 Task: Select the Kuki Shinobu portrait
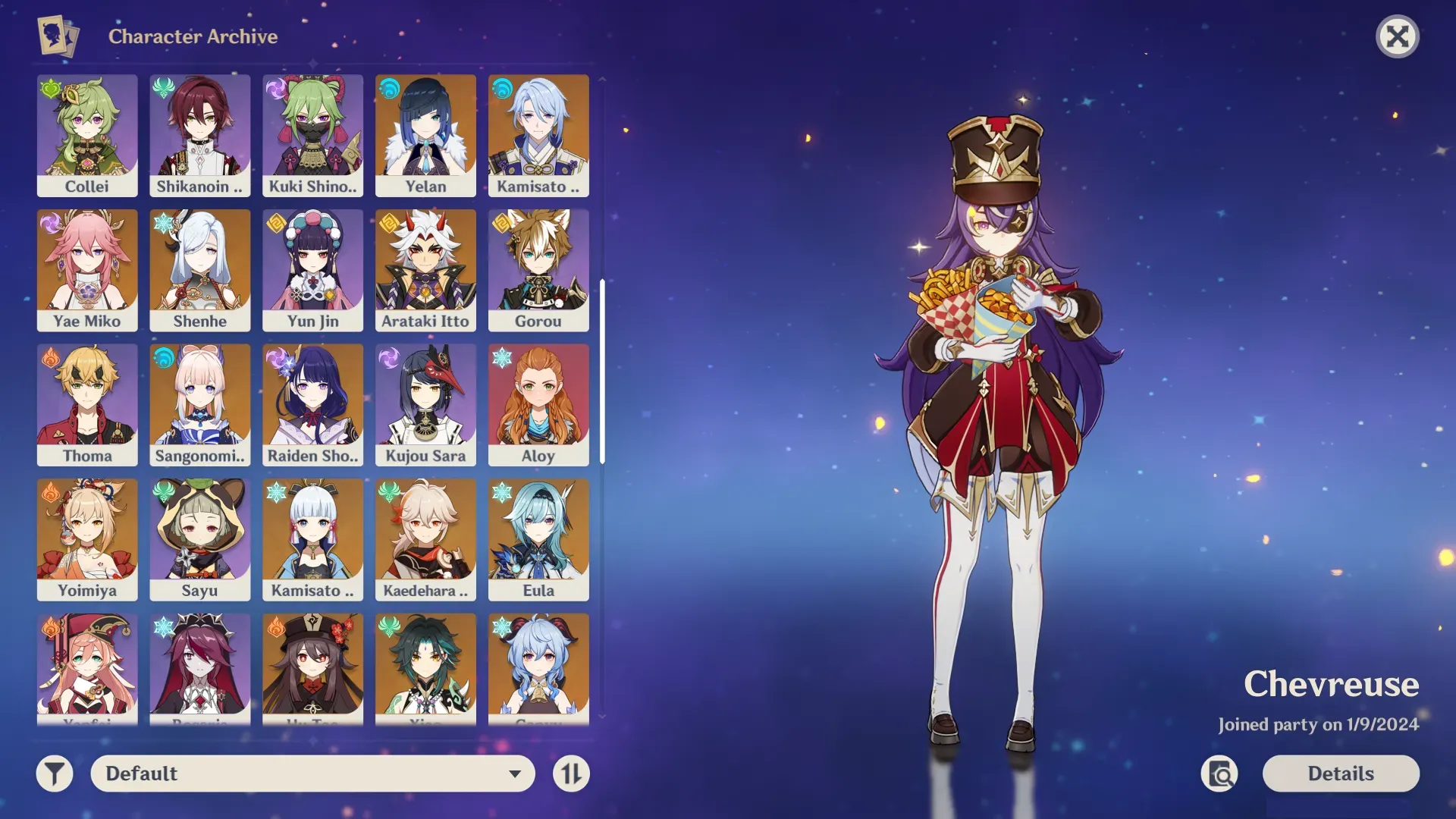(312, 135)
